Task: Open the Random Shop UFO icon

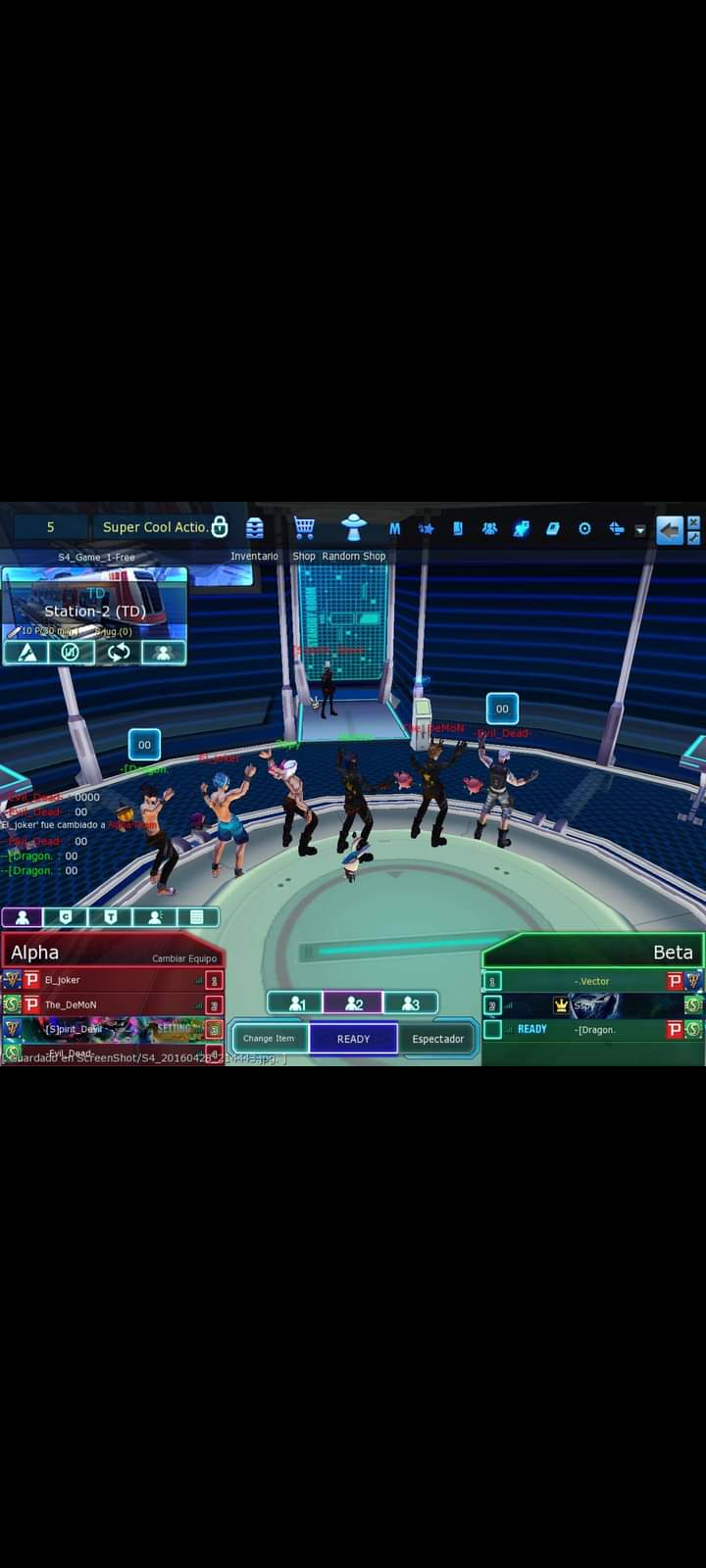Action: click(353, 528)
